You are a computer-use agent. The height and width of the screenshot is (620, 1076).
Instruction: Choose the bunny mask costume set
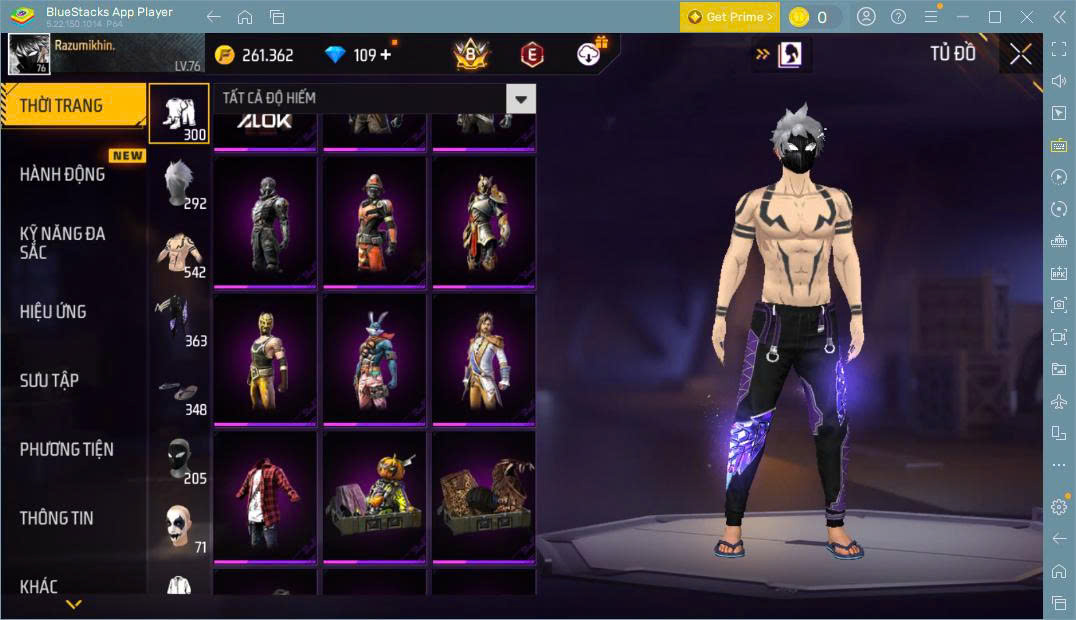point(375,358)
